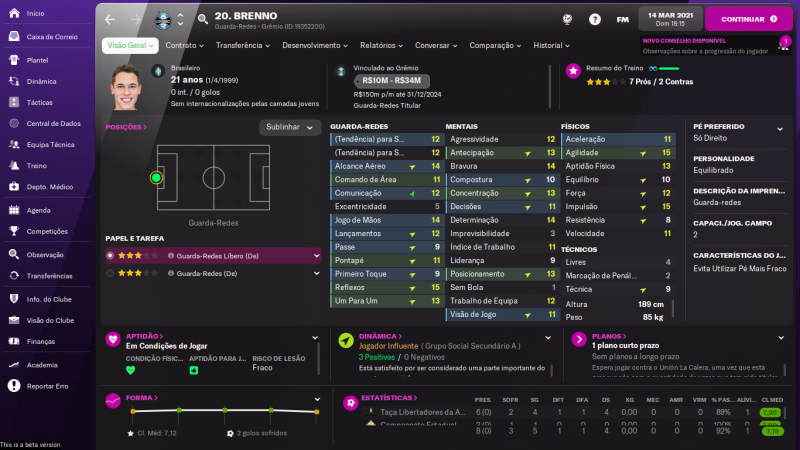Open the Estatísticas panel
800x450 pixels.
coord(386,398)
